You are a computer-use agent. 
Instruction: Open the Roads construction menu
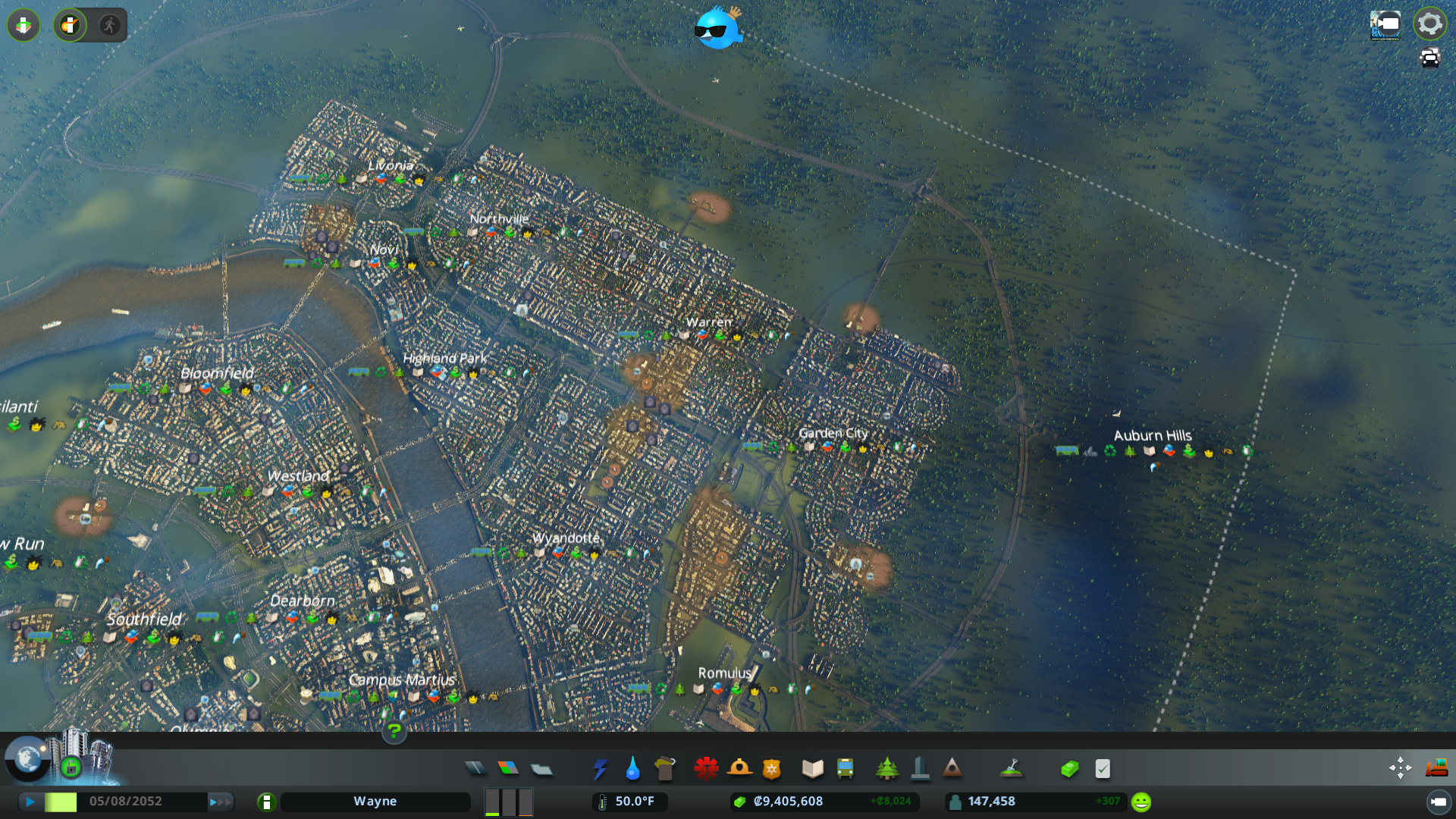[475, 768]
